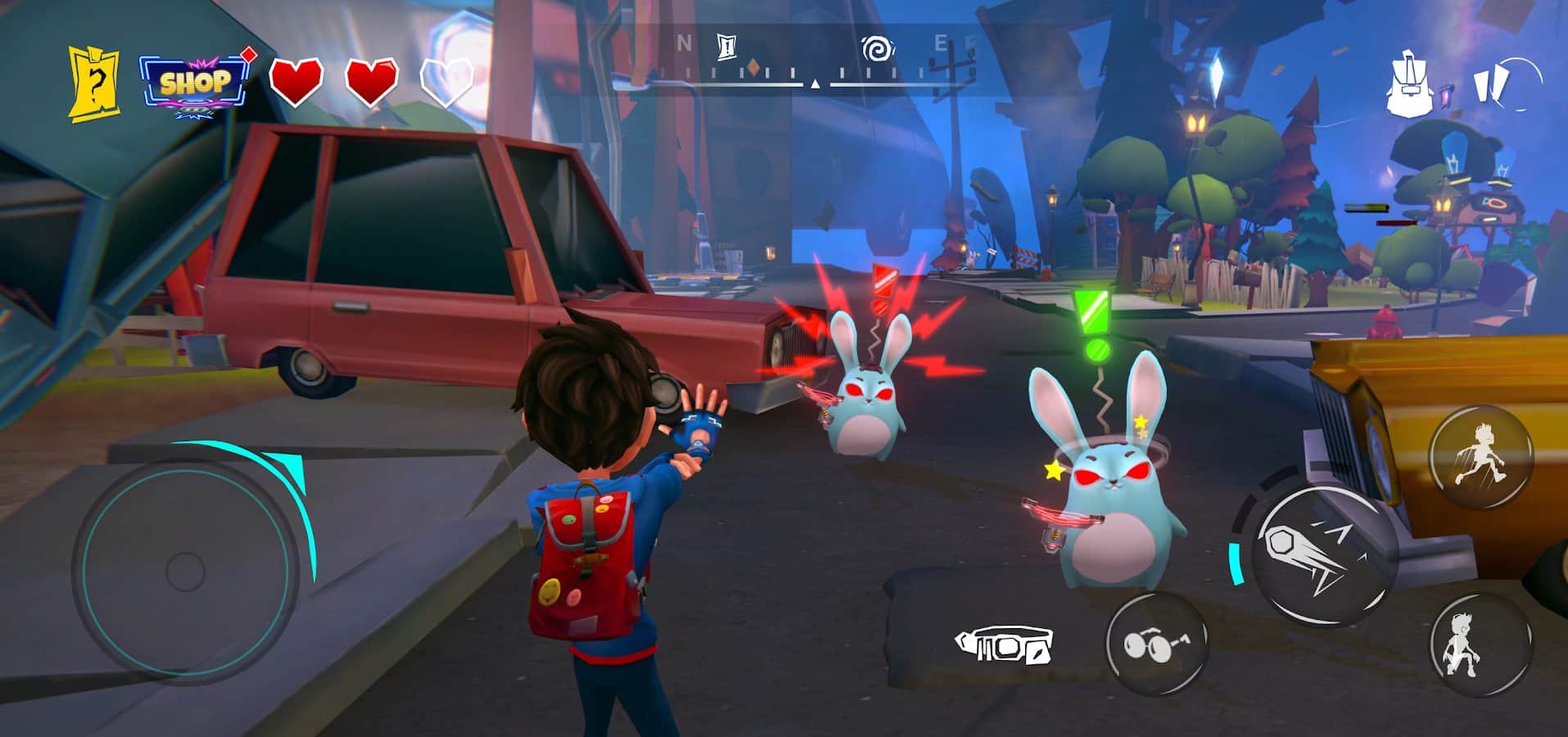Activate the glasses gadget button
The width and height of the screenshot is (1568, 737).
click(x=1157, y=644)
